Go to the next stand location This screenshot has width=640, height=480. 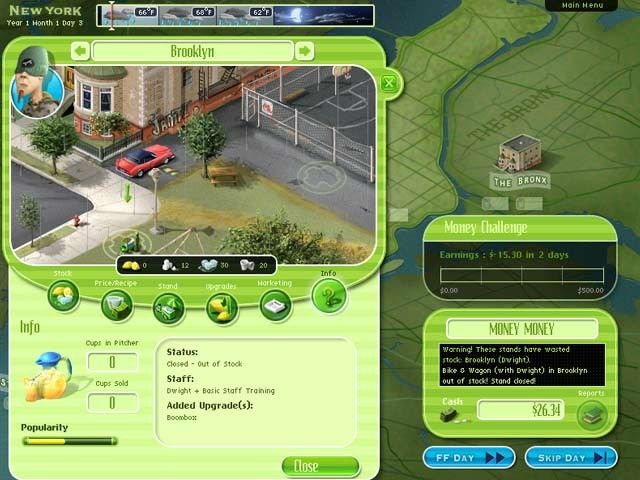point(304,51)
